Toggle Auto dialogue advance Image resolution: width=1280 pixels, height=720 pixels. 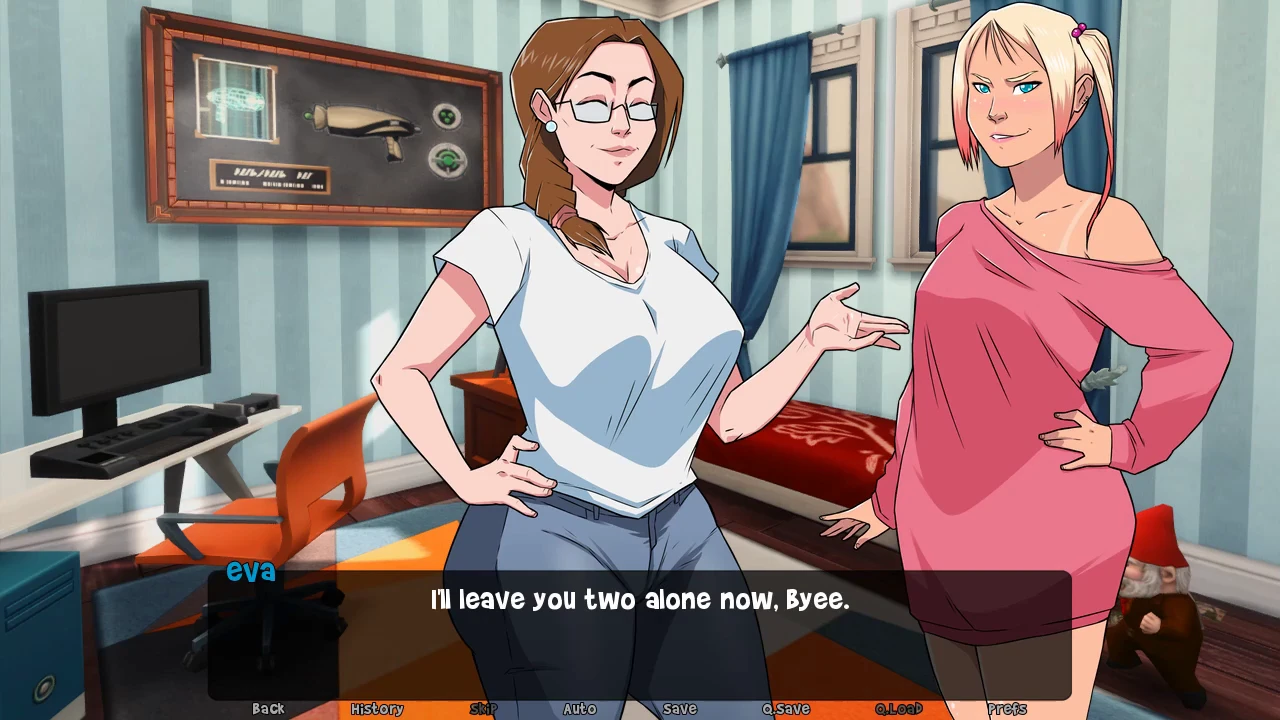[580, 709]
